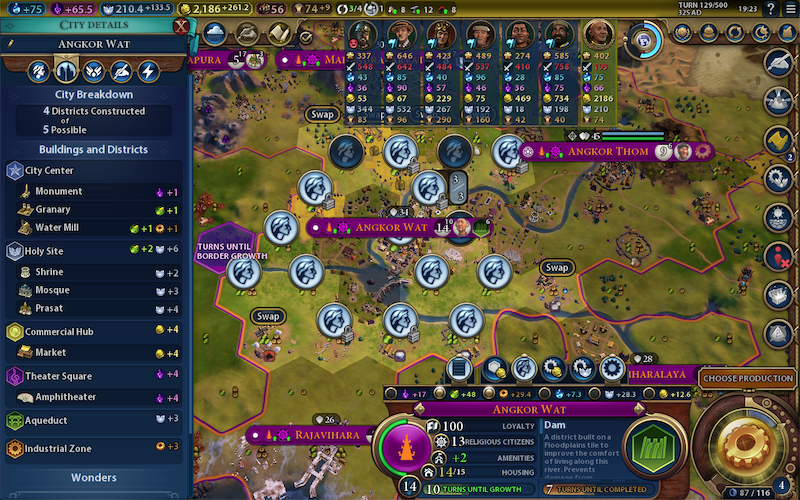
Task: Open the quill notification on the right
Action: click(x=780, y=62)
